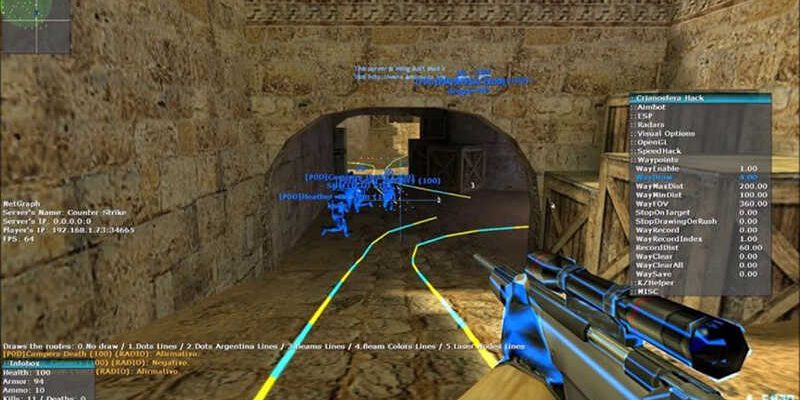Image resolution: width=800 pixels, height=400 pixels.
Task: Expand the MISC menu section
Action: (x=647, y=291)
